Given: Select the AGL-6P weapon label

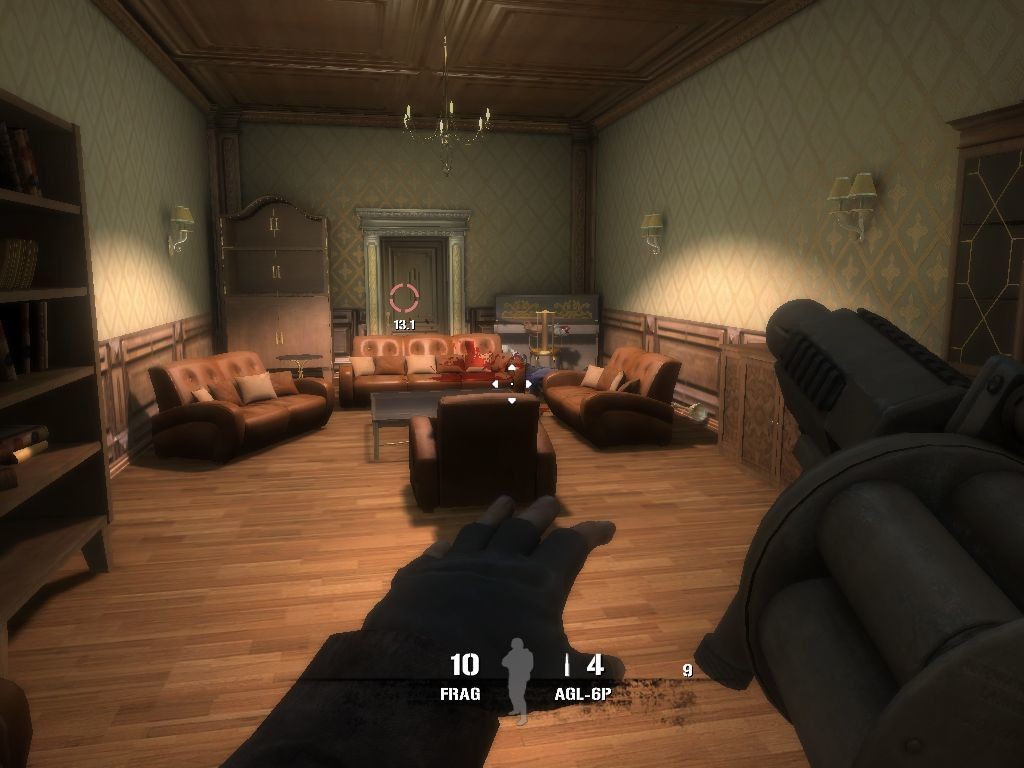Looking at the screenshot, I should (x=582, y=693).
